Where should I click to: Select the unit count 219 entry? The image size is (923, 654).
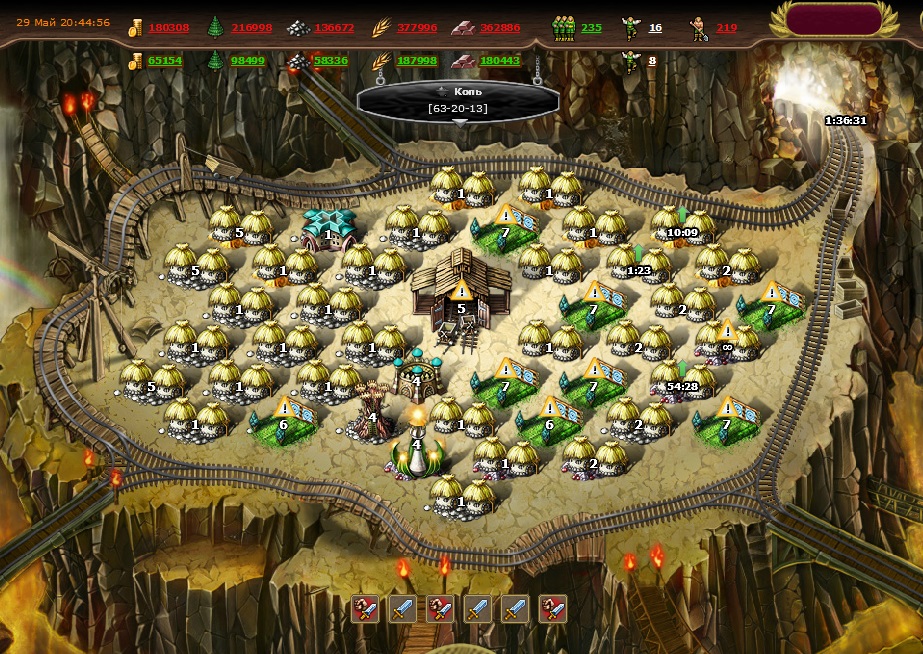point(726,28)
